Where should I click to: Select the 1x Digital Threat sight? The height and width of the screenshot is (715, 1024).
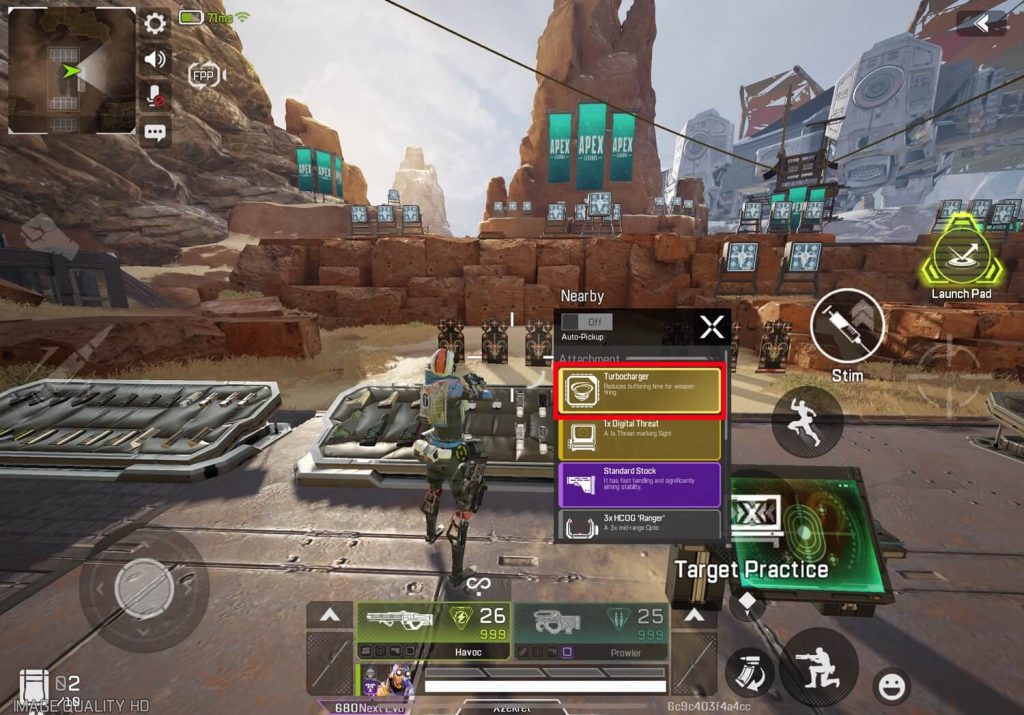pos(638,438)
